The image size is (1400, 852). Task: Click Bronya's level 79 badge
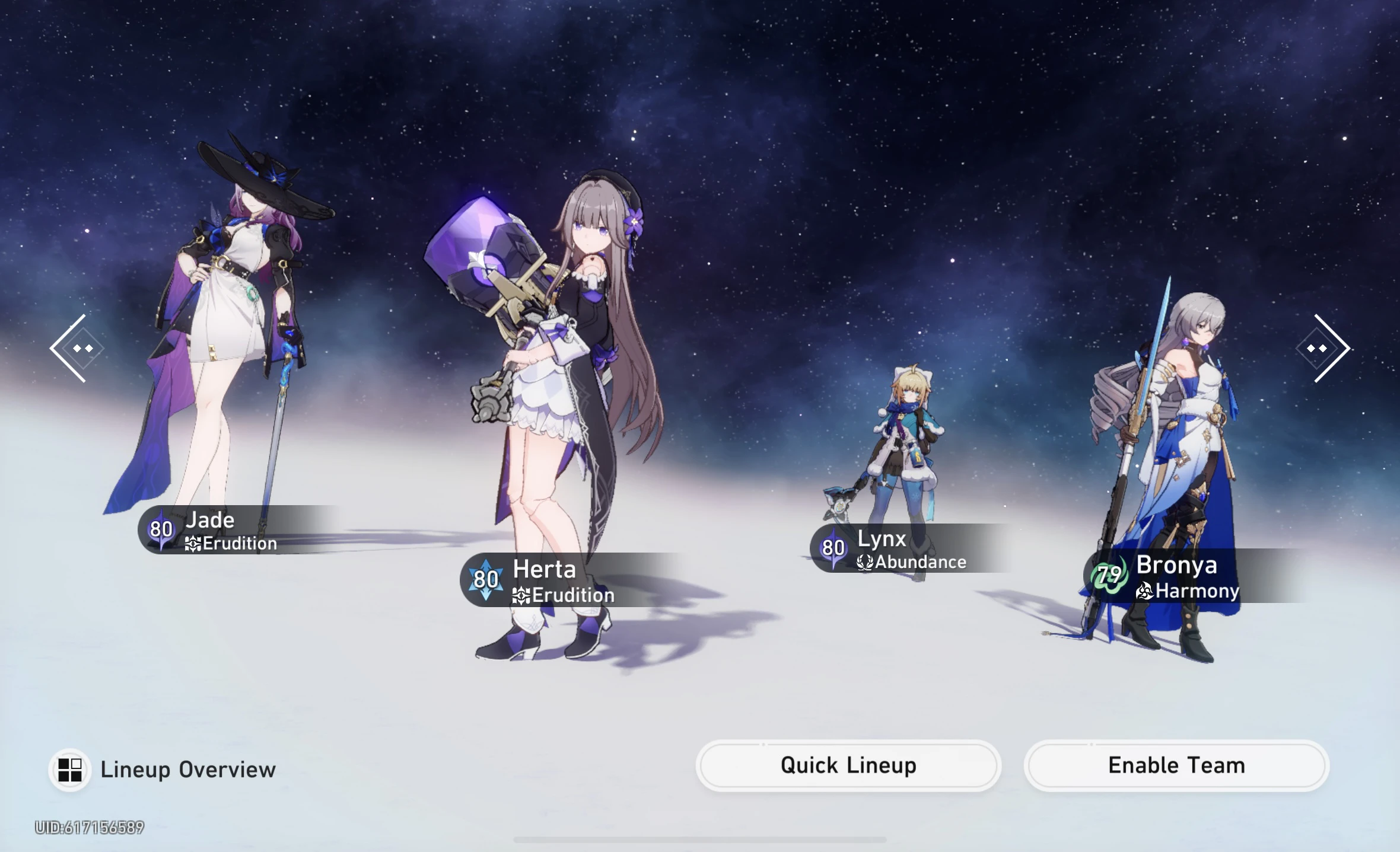coord(1110,575)
